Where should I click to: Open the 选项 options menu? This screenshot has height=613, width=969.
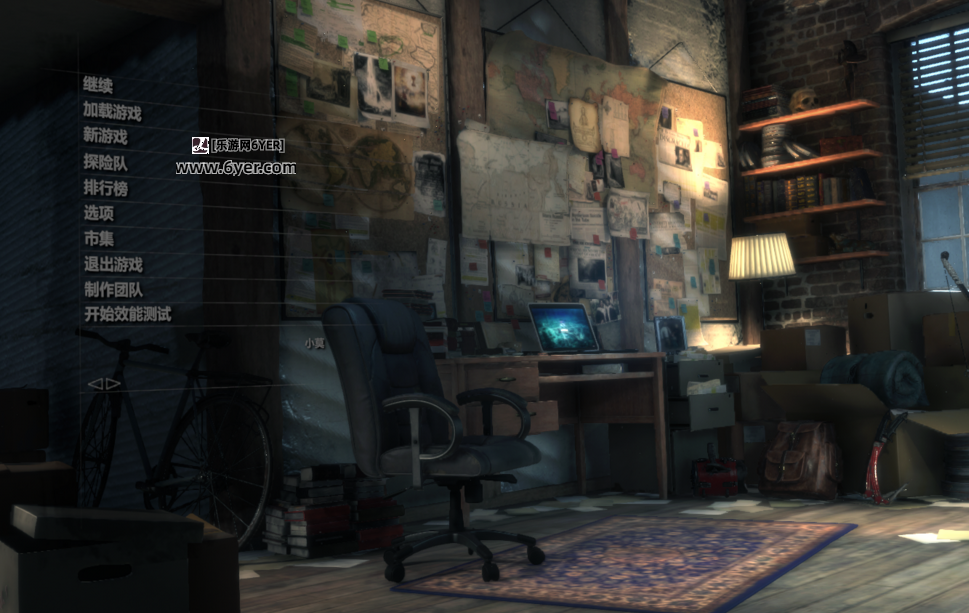coord(98,213)
